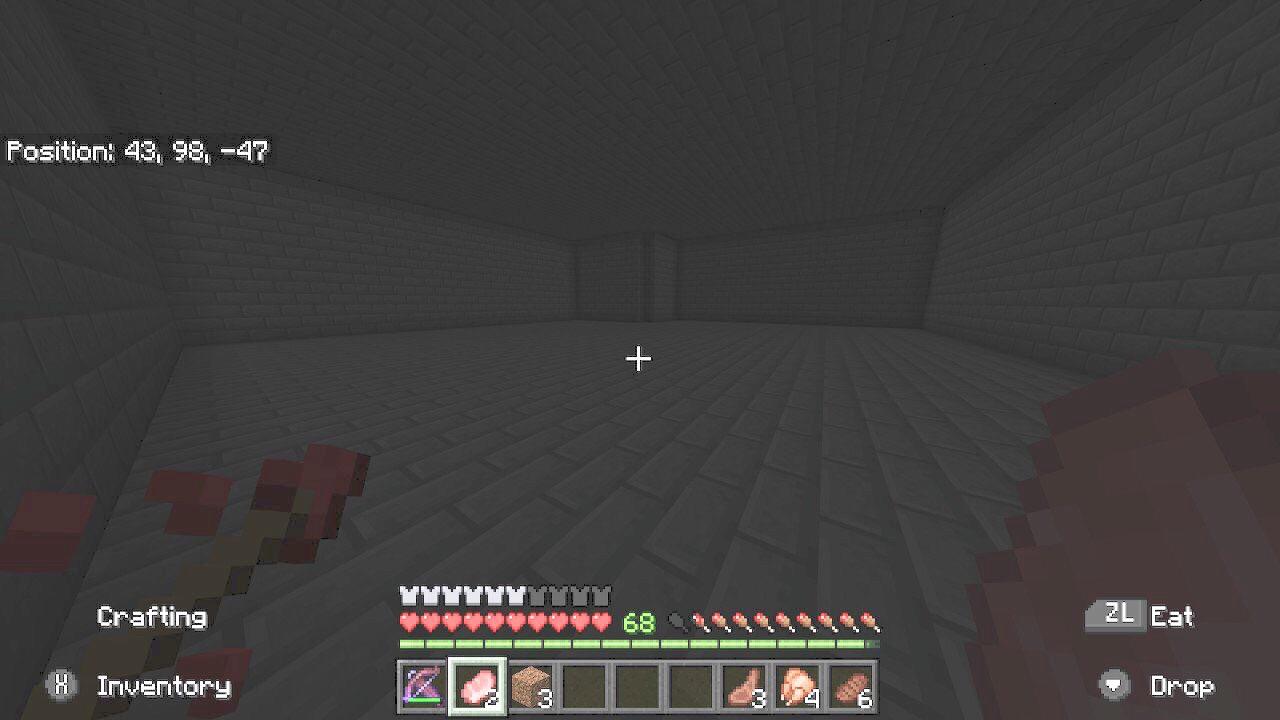Toggle the leftmost heart in the health bar

pyautogui.click(x=408, y=621)
